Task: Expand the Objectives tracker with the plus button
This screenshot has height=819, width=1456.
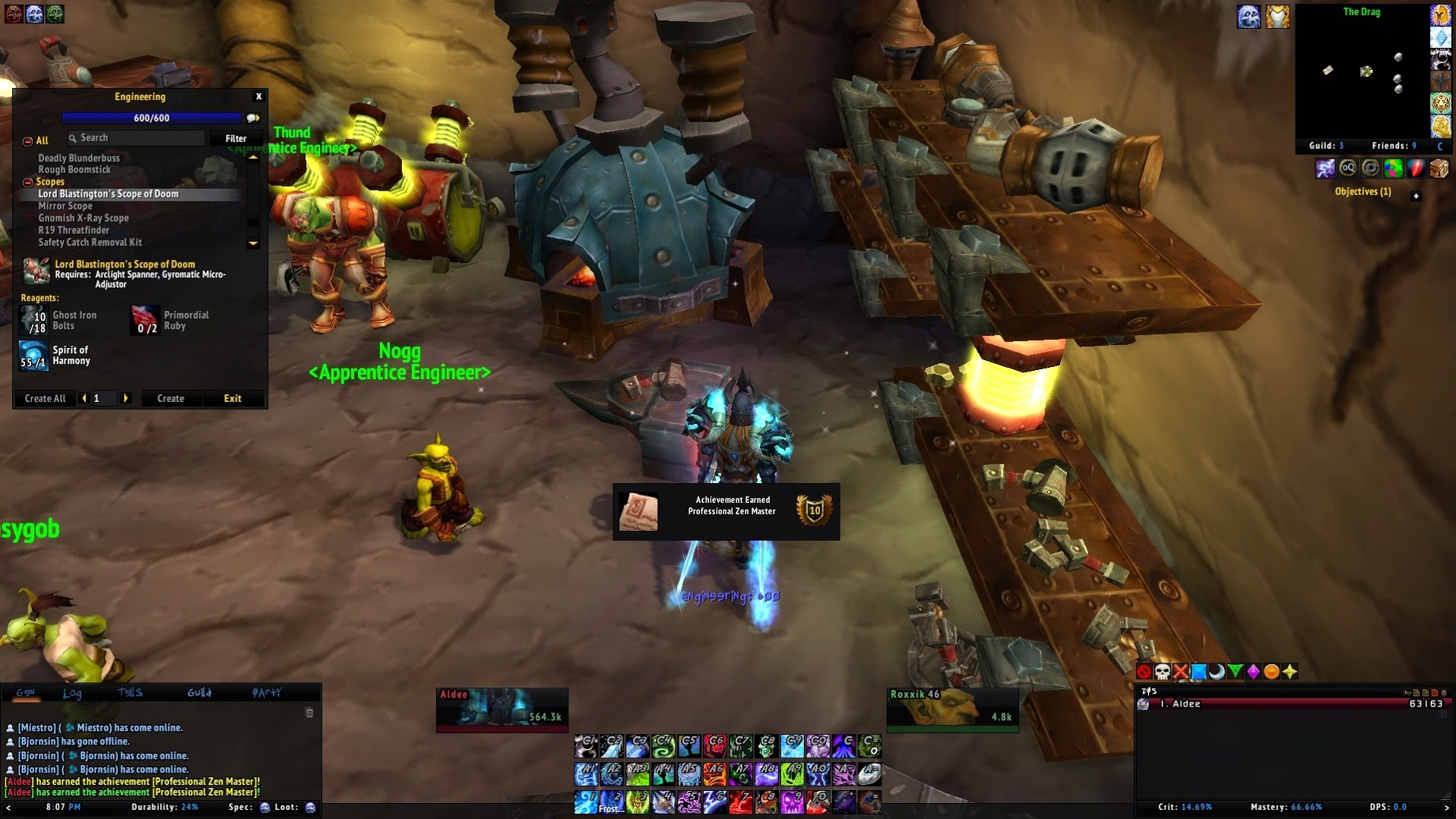Action: click(1416, 196)
